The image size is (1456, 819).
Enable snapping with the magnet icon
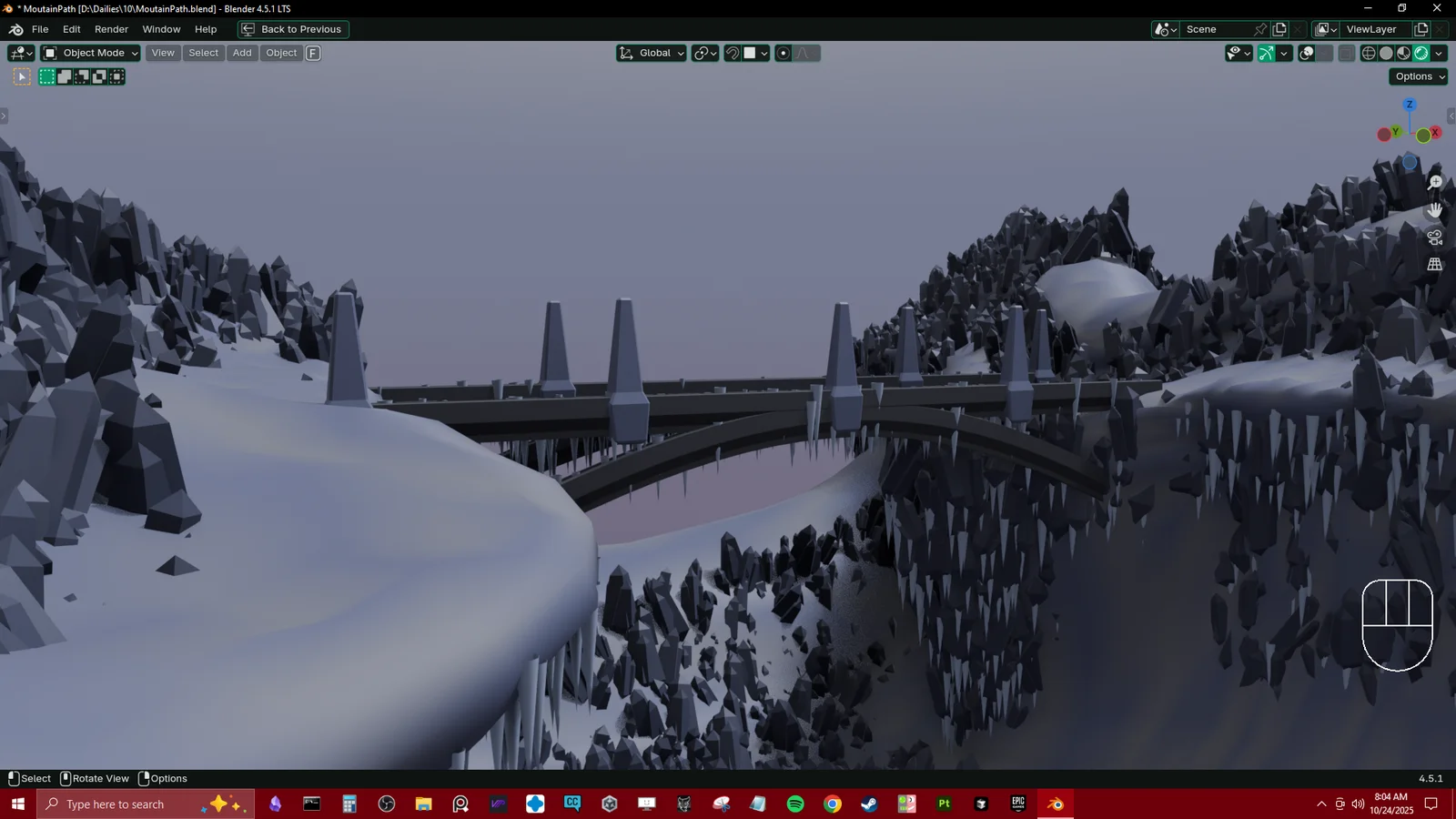tap(731, 53)
